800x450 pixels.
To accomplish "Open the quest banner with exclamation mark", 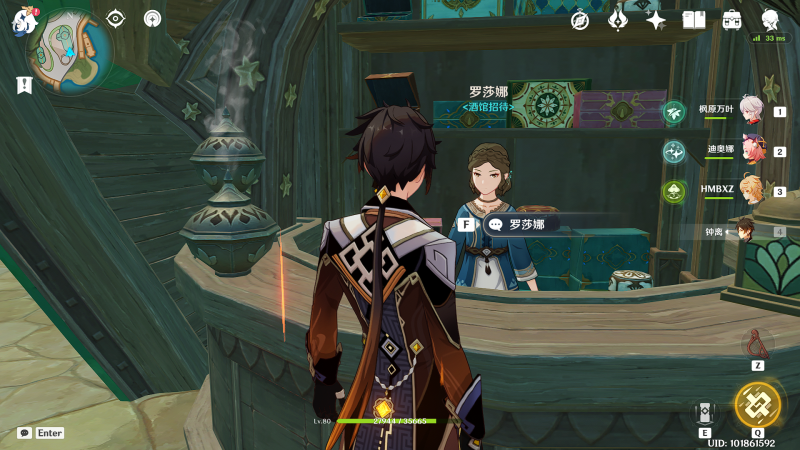I will coord(23,85).
